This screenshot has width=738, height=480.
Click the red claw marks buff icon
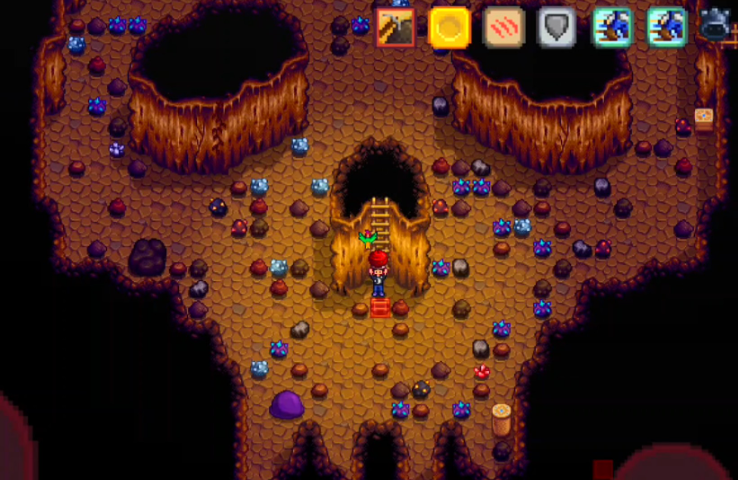504,28
